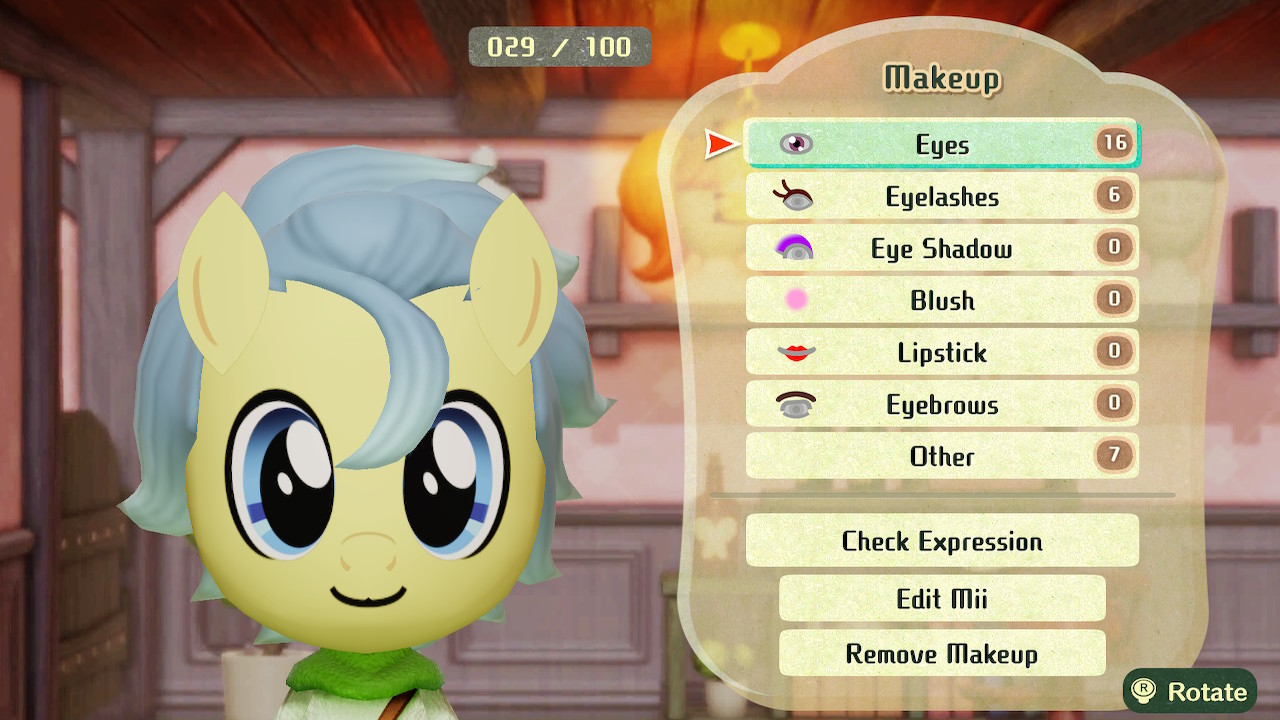Open the Edit Mii option
1280x720 pixels.
pos(941,598)
